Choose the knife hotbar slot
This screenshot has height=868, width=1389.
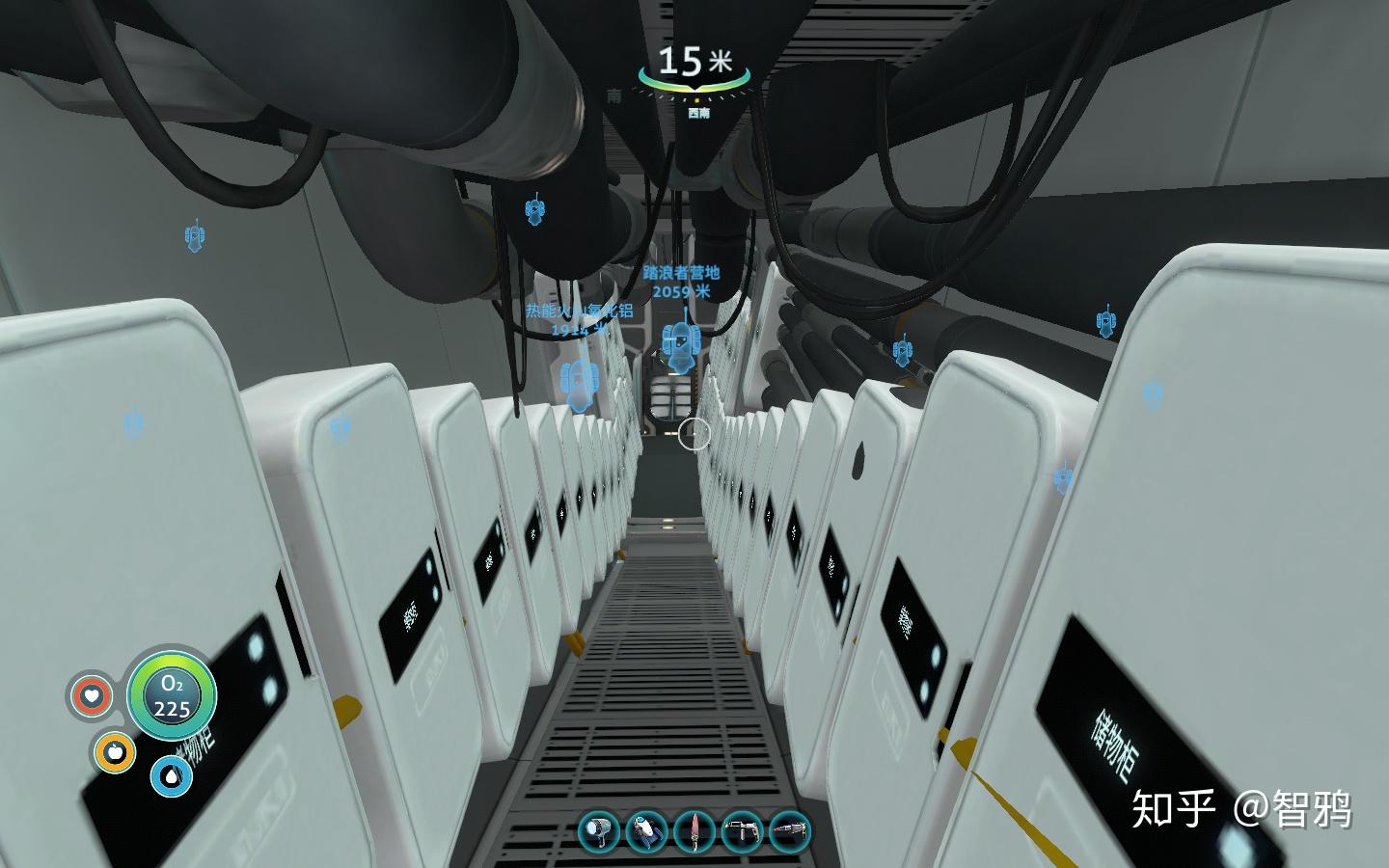(694, 831)
